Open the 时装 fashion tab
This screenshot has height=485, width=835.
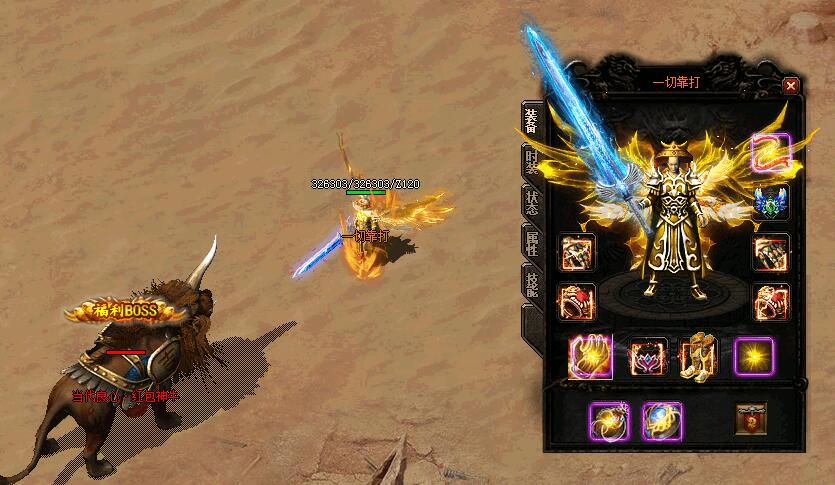coord(531,160)
